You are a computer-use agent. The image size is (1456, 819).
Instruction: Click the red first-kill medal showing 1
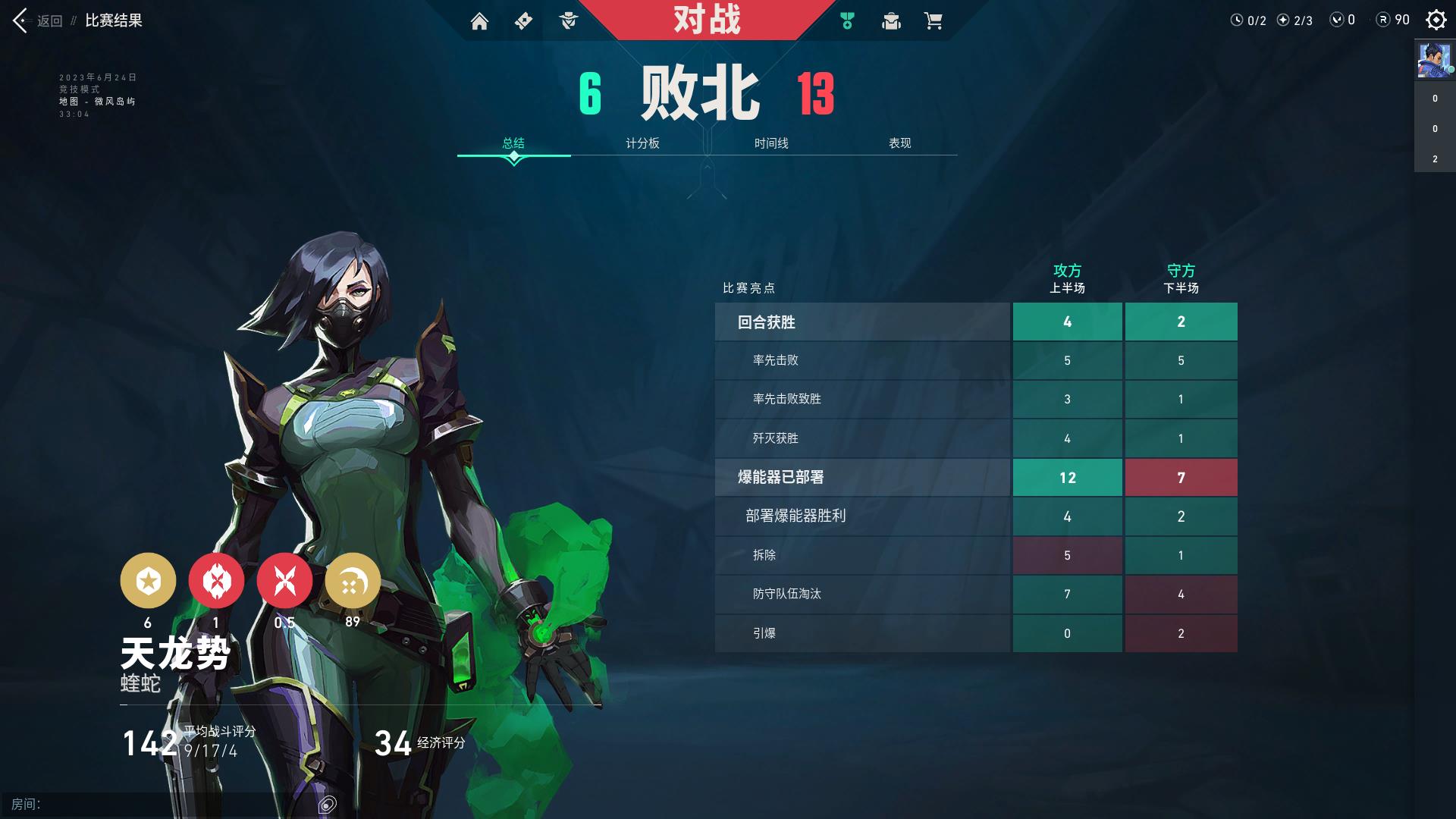click(x=217, y=581)
